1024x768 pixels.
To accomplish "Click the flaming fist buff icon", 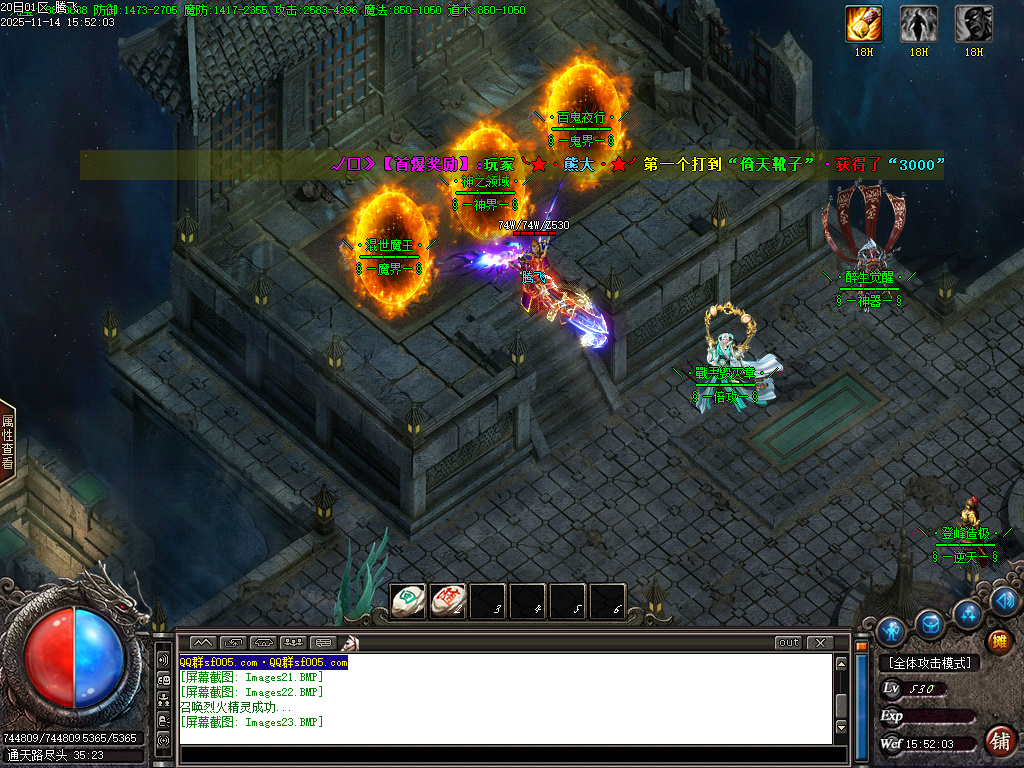I will [x=864, y=23].
